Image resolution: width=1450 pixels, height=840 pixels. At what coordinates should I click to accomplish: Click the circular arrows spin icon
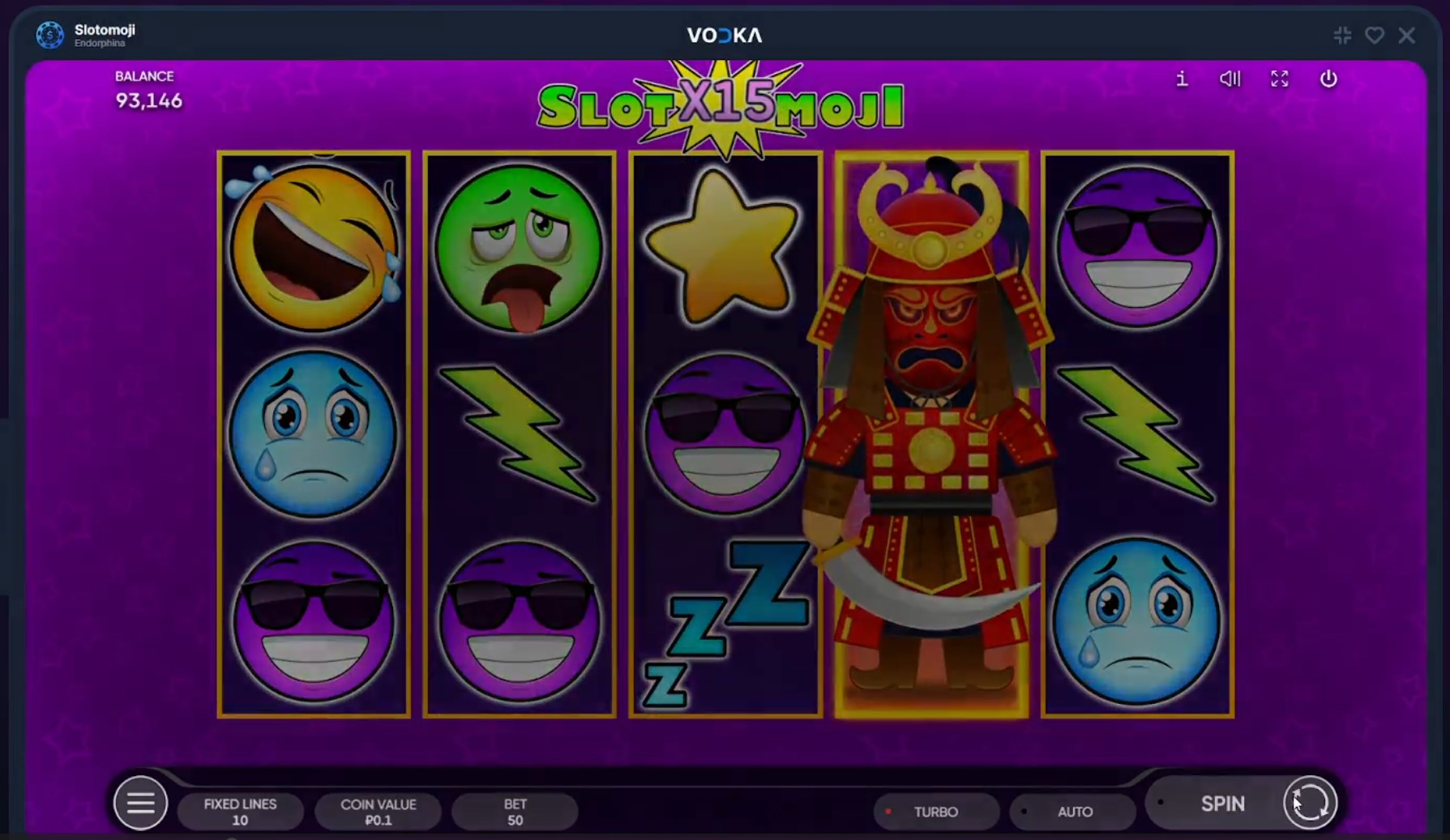(1310, 804)
